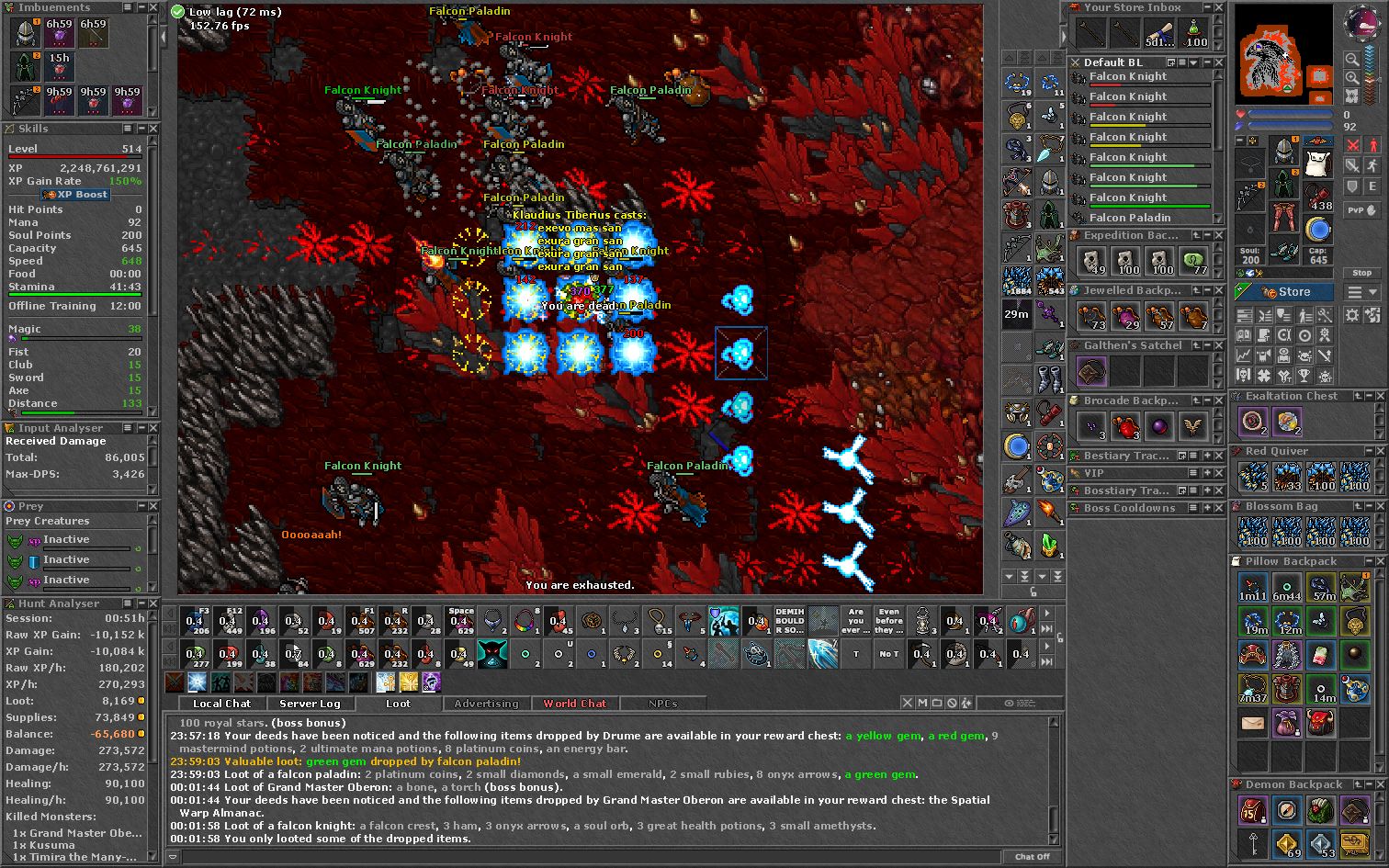The image size is (1389, 868).
Task: Switch to the Local Chat tab
Action: pos(221,704)
